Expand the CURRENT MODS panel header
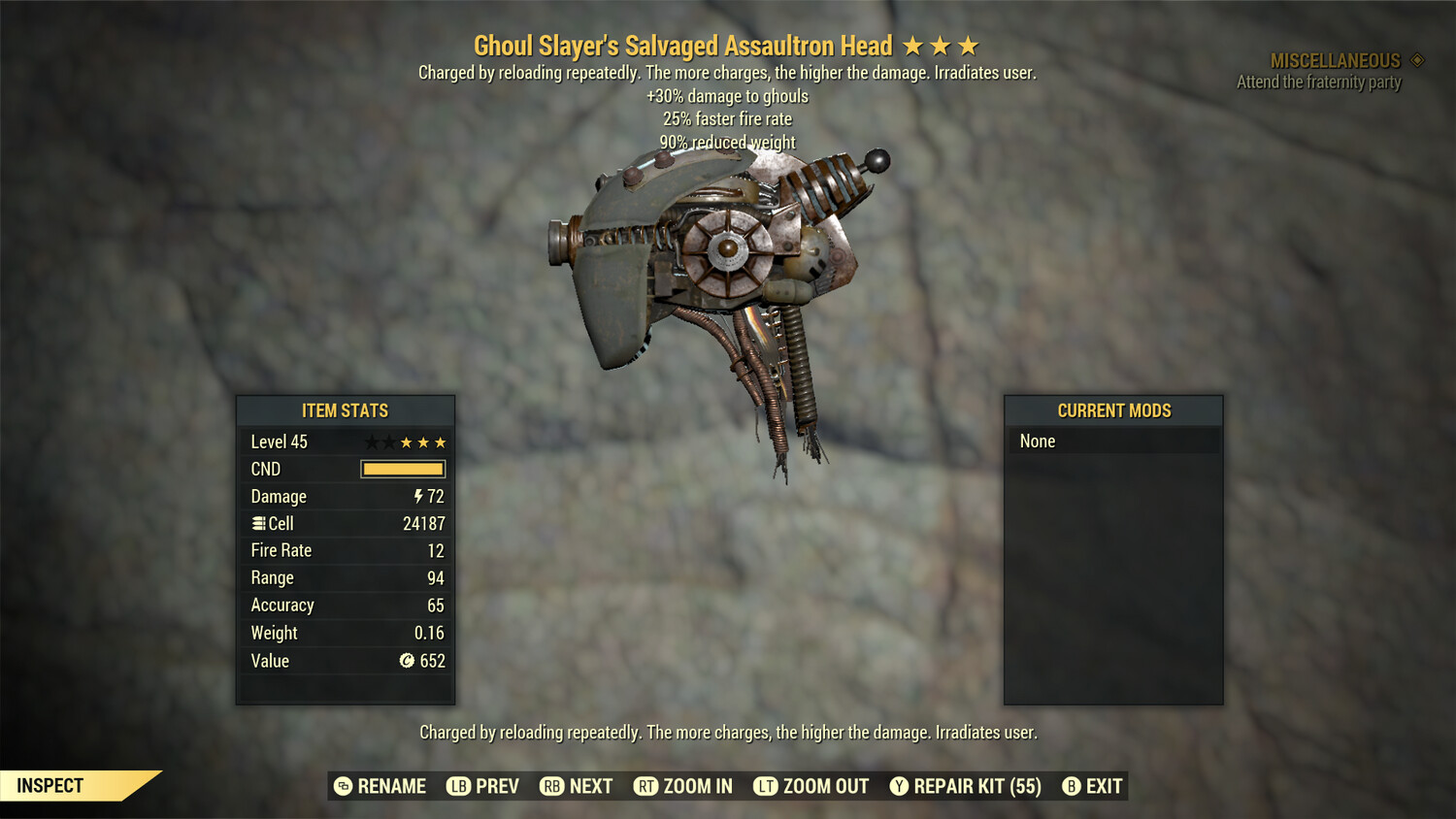Viewport: 1456px width, 819px height. 1114,410
